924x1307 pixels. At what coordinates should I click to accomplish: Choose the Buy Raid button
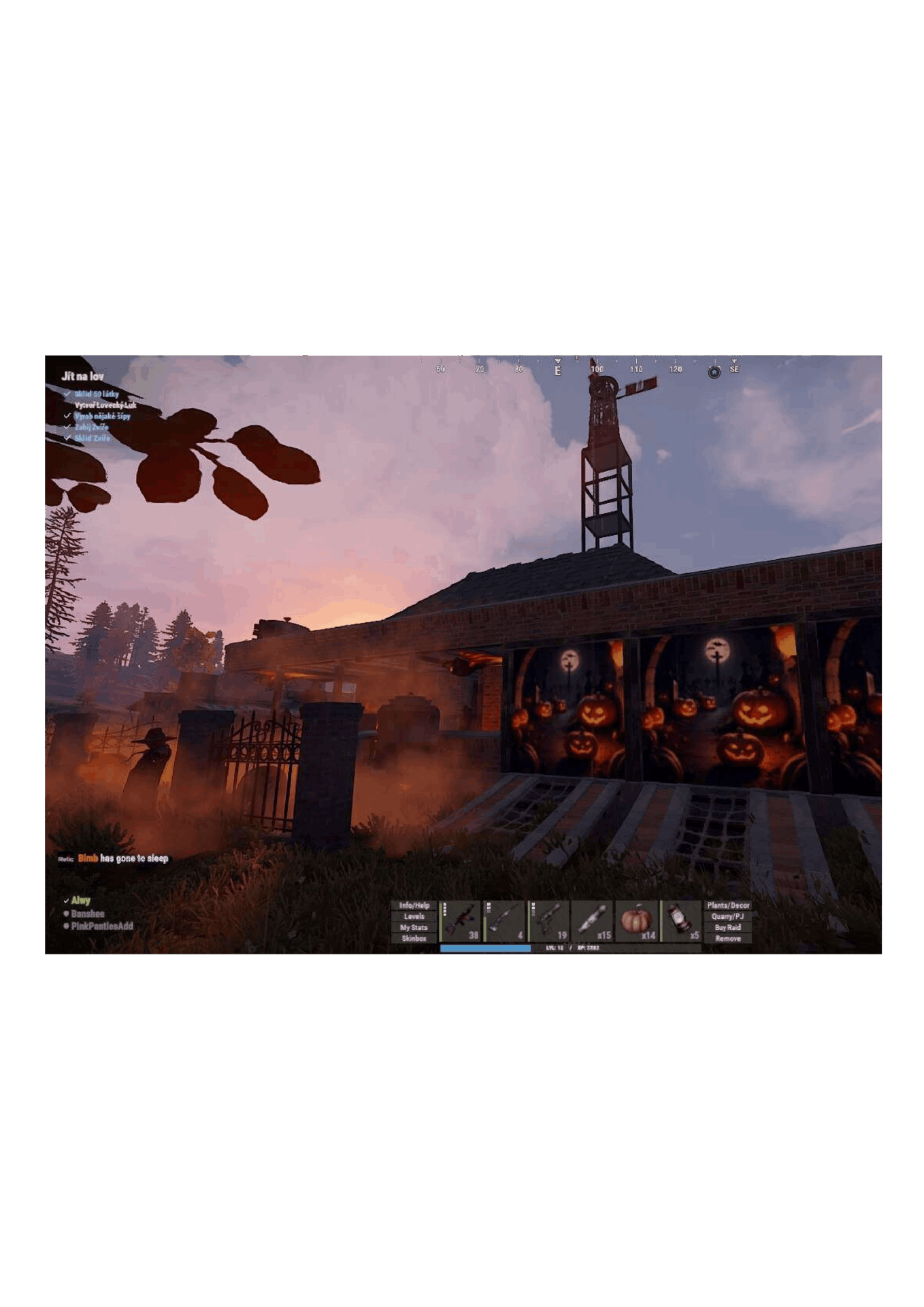coord(727,927)
